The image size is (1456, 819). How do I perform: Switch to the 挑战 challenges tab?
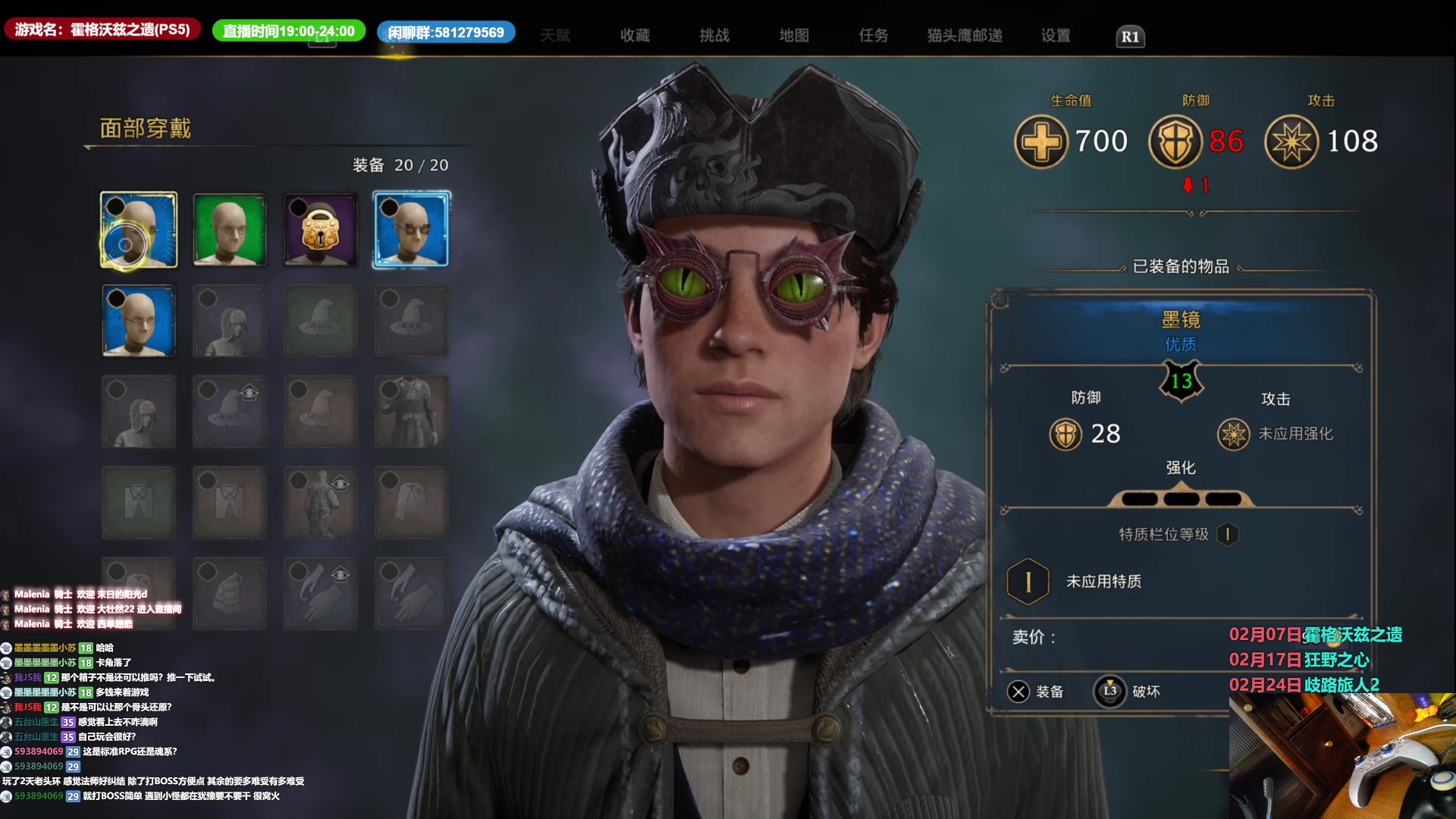point(714,36)
